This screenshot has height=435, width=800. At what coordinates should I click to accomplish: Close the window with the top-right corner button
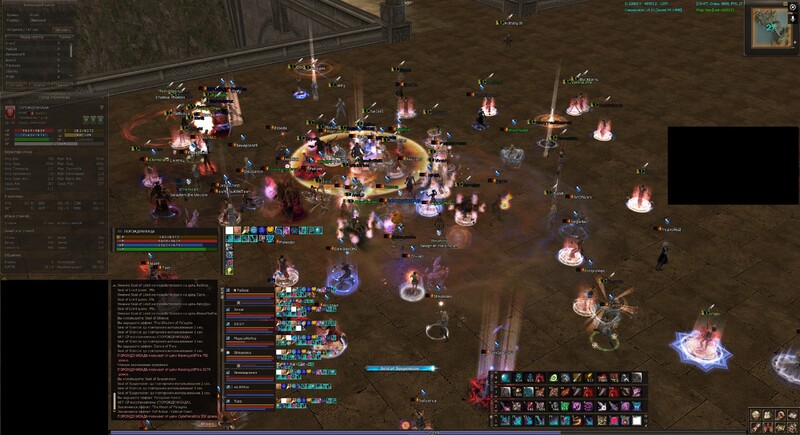coord(792,6)
